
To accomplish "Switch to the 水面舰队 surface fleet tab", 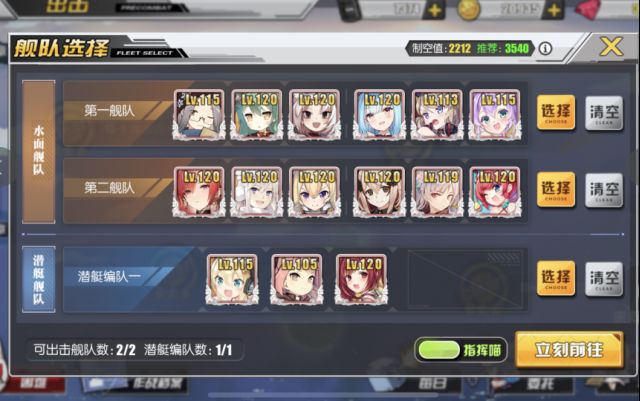I will 38,151.
